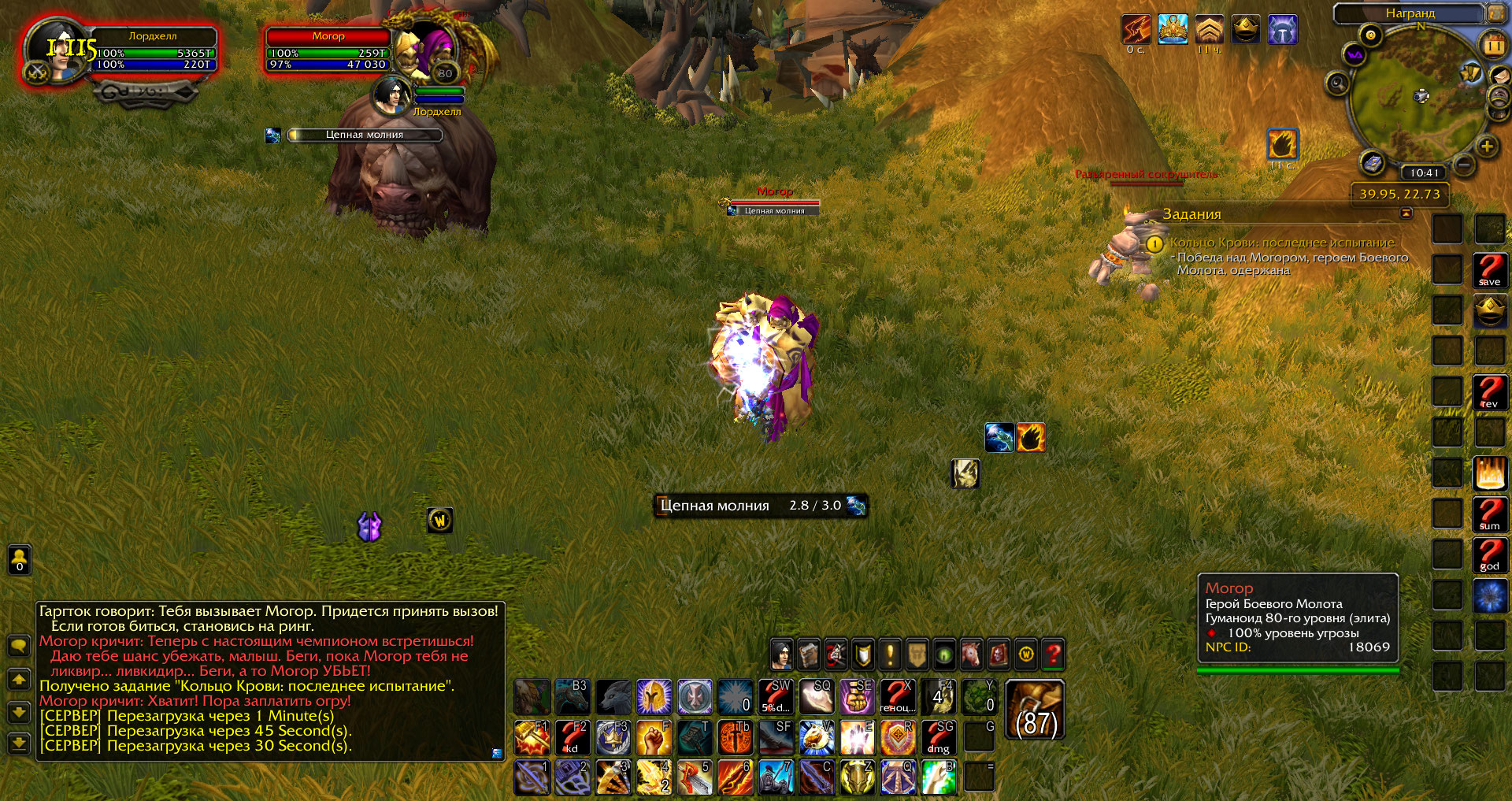
Task: Open the calendar button showing 11
Action: (1494, 45)
